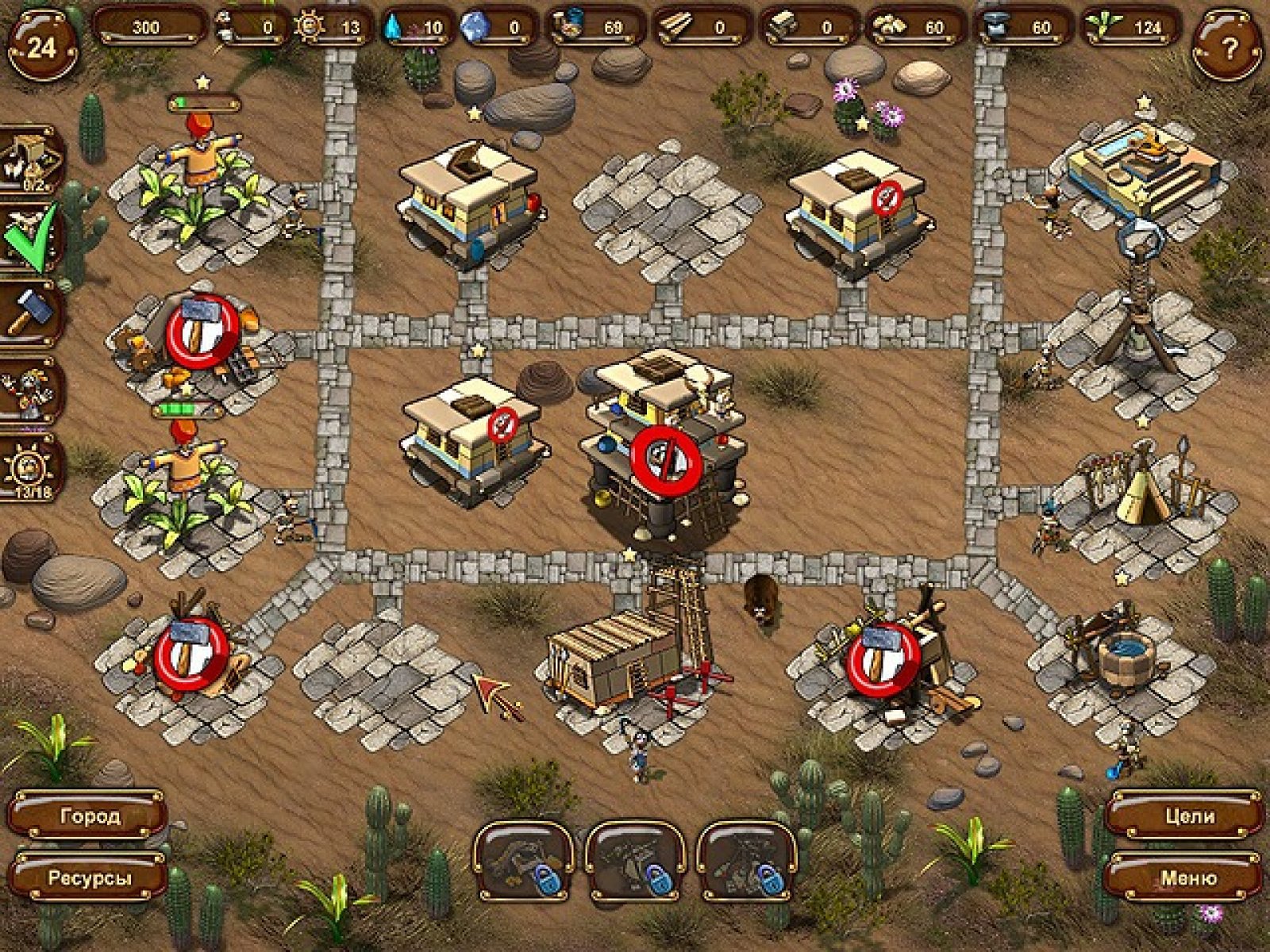This screenshot has width=1270, height=952.
Task: Open the Город (City) panel
Action: [x=89, y=816]
